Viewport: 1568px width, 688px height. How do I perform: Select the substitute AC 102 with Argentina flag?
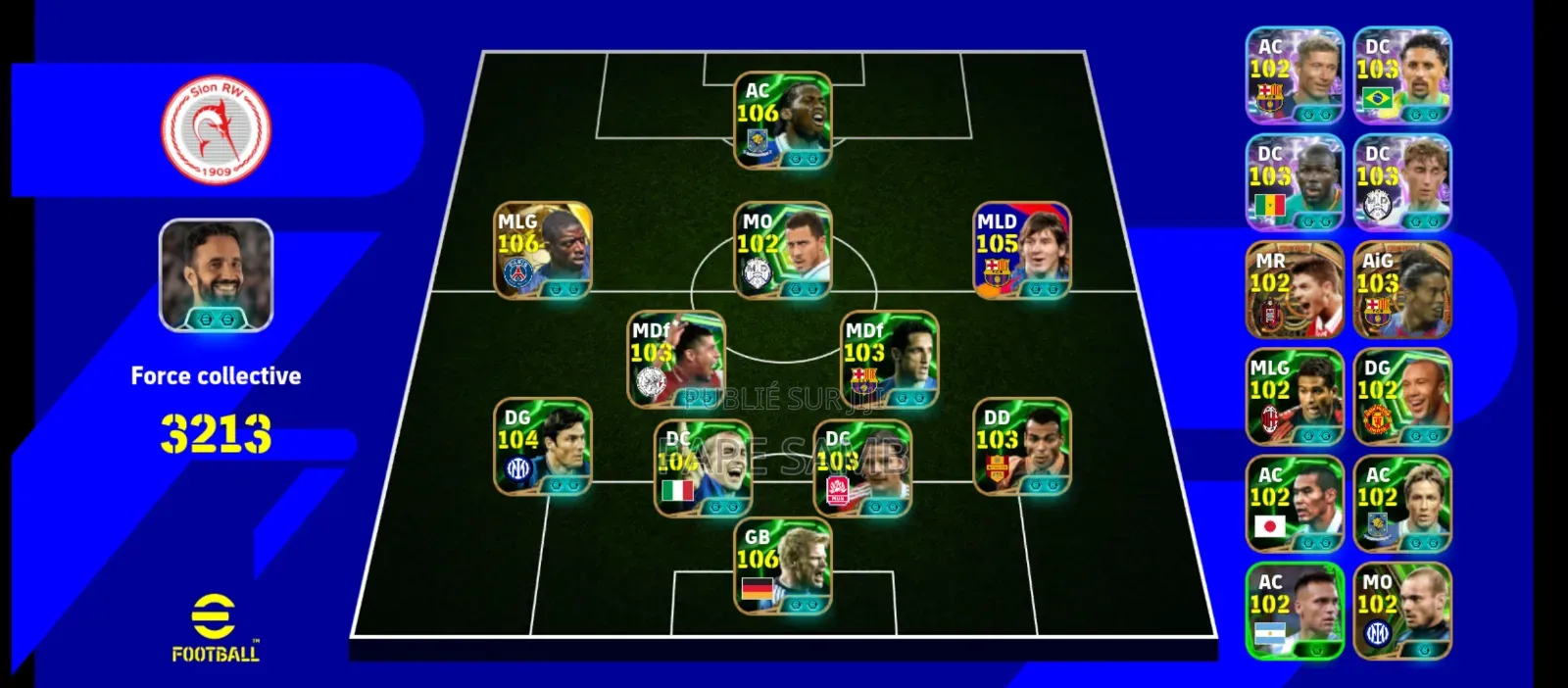click(1294, 611)
